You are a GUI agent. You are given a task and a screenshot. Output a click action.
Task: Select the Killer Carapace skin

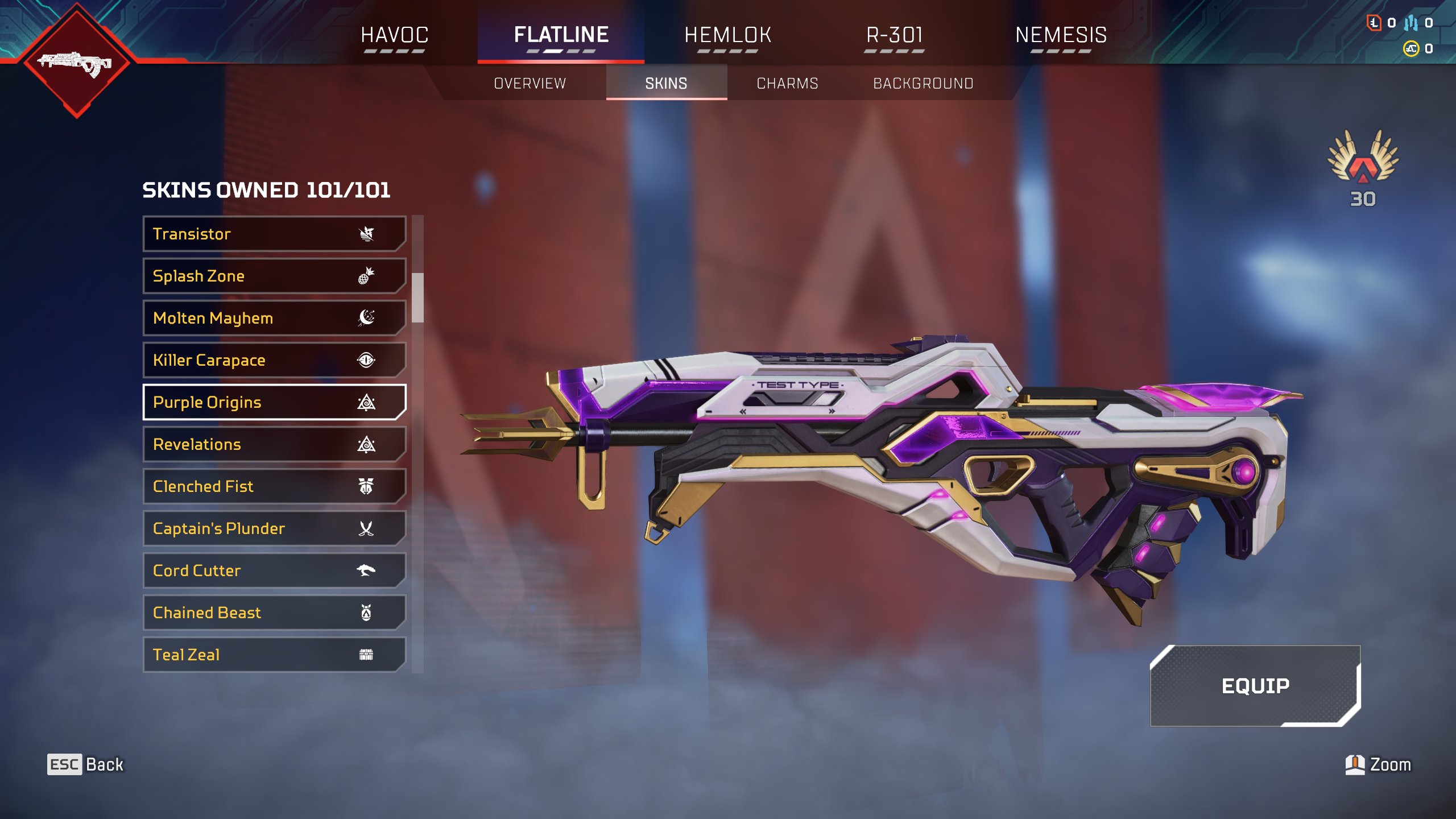pyautogui.click(x=274, y=360)
